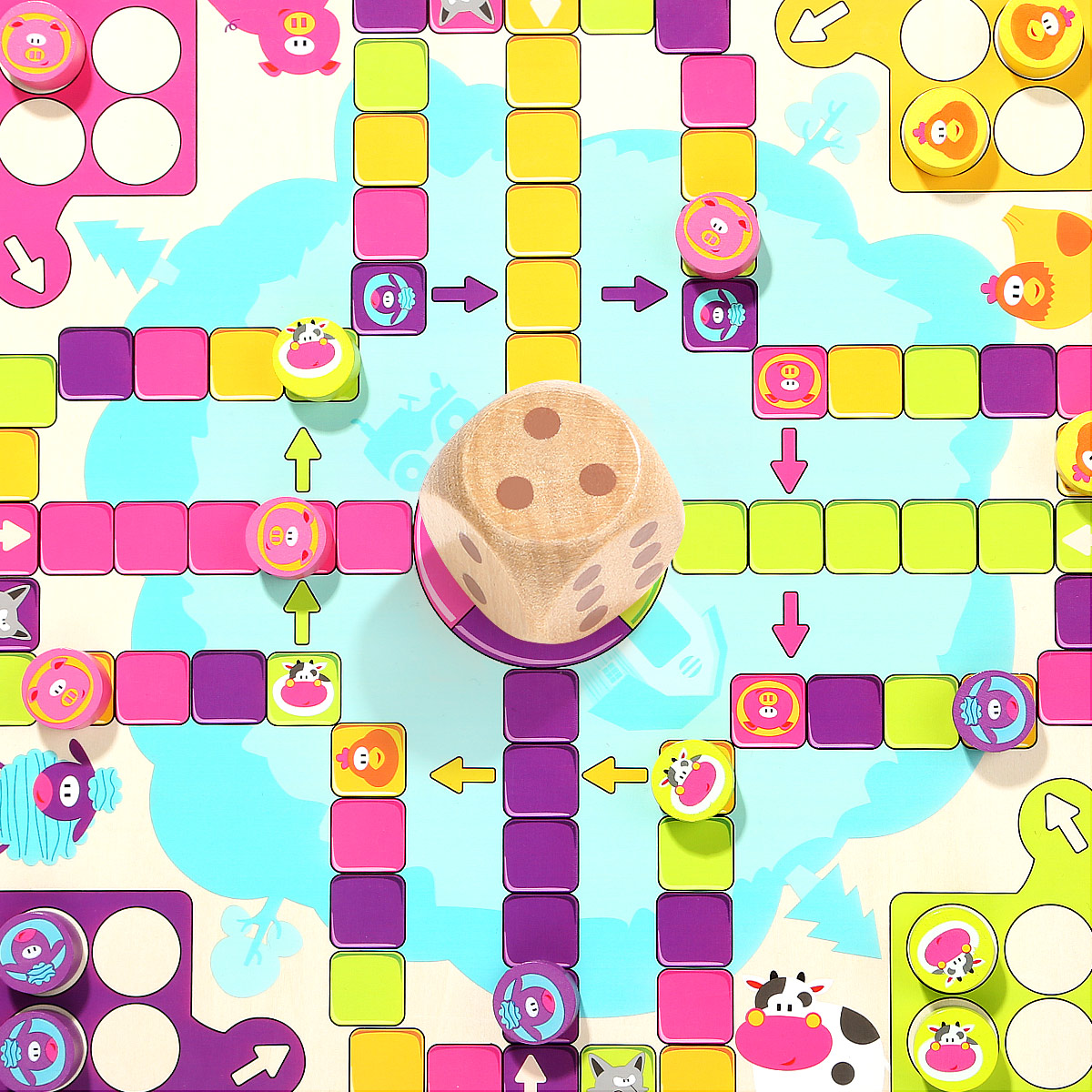Viewport: 1092px width, 1092px height.
Task: Pick the pig piece above the purple sheep tile
Action: pos(715,235)
